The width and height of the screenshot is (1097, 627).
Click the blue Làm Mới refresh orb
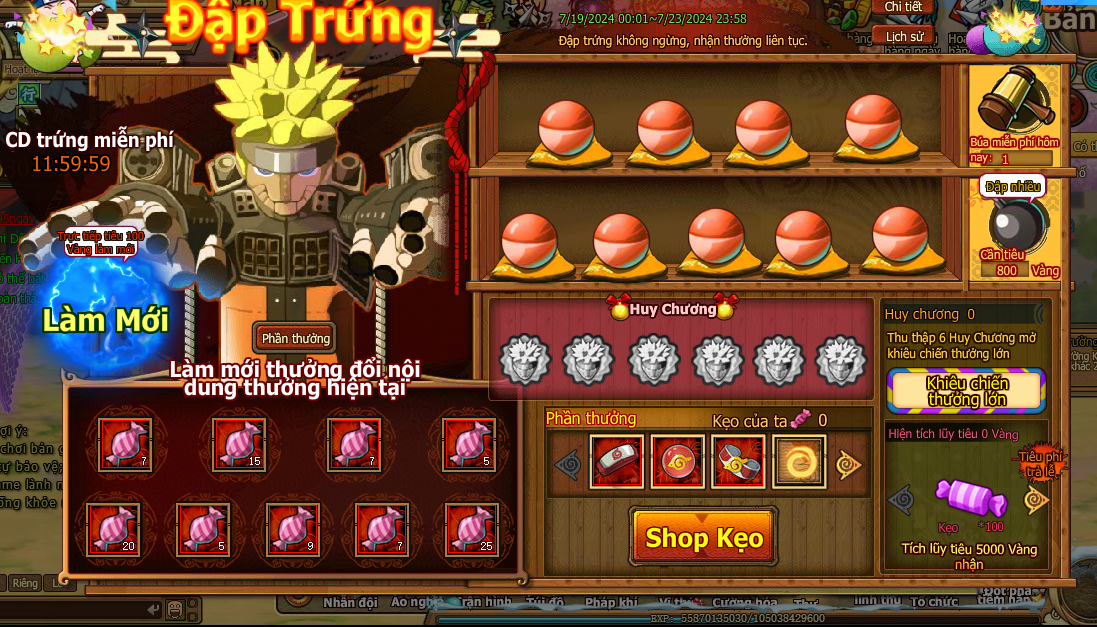(106, 318)
